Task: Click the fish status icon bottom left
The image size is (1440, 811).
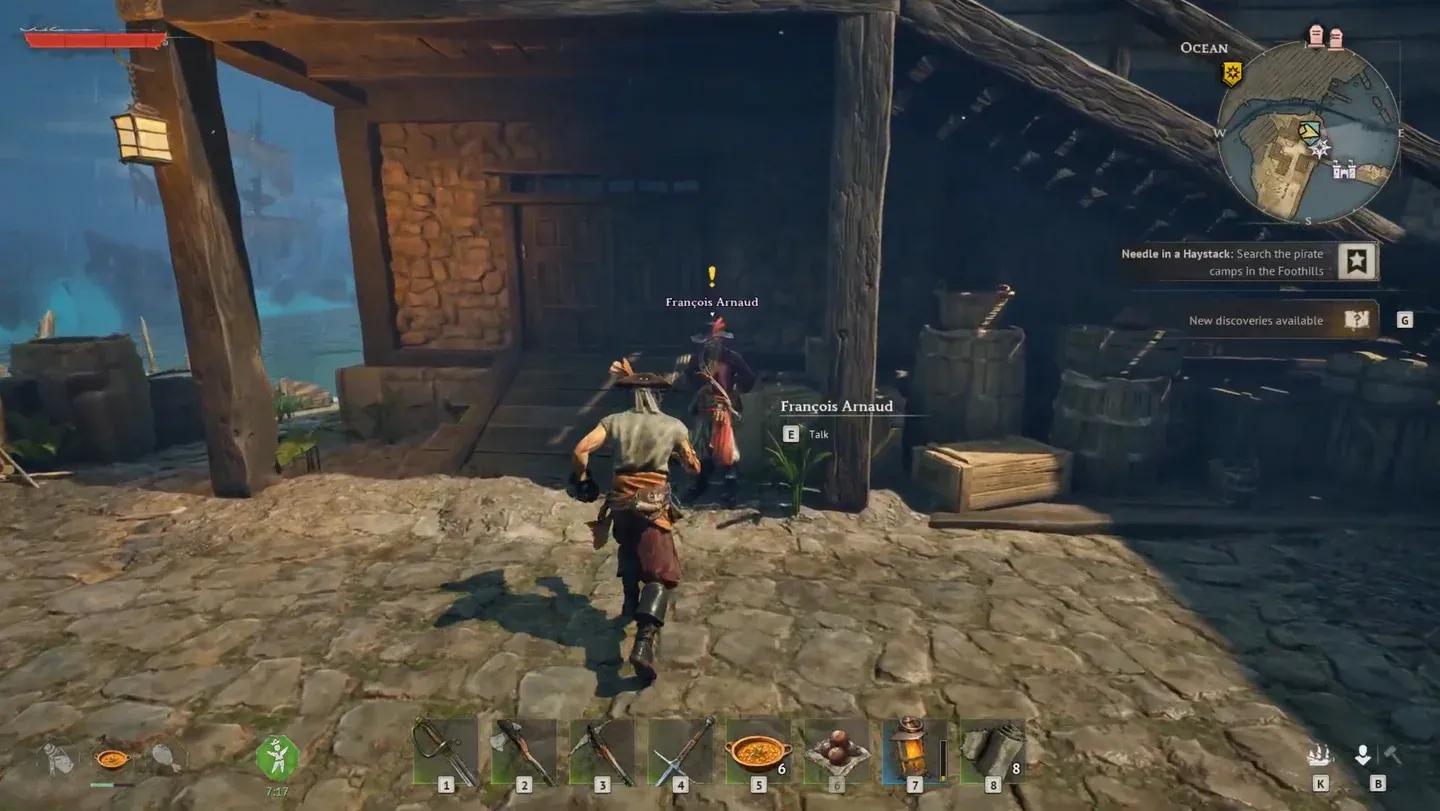Action: coord(163,757)
